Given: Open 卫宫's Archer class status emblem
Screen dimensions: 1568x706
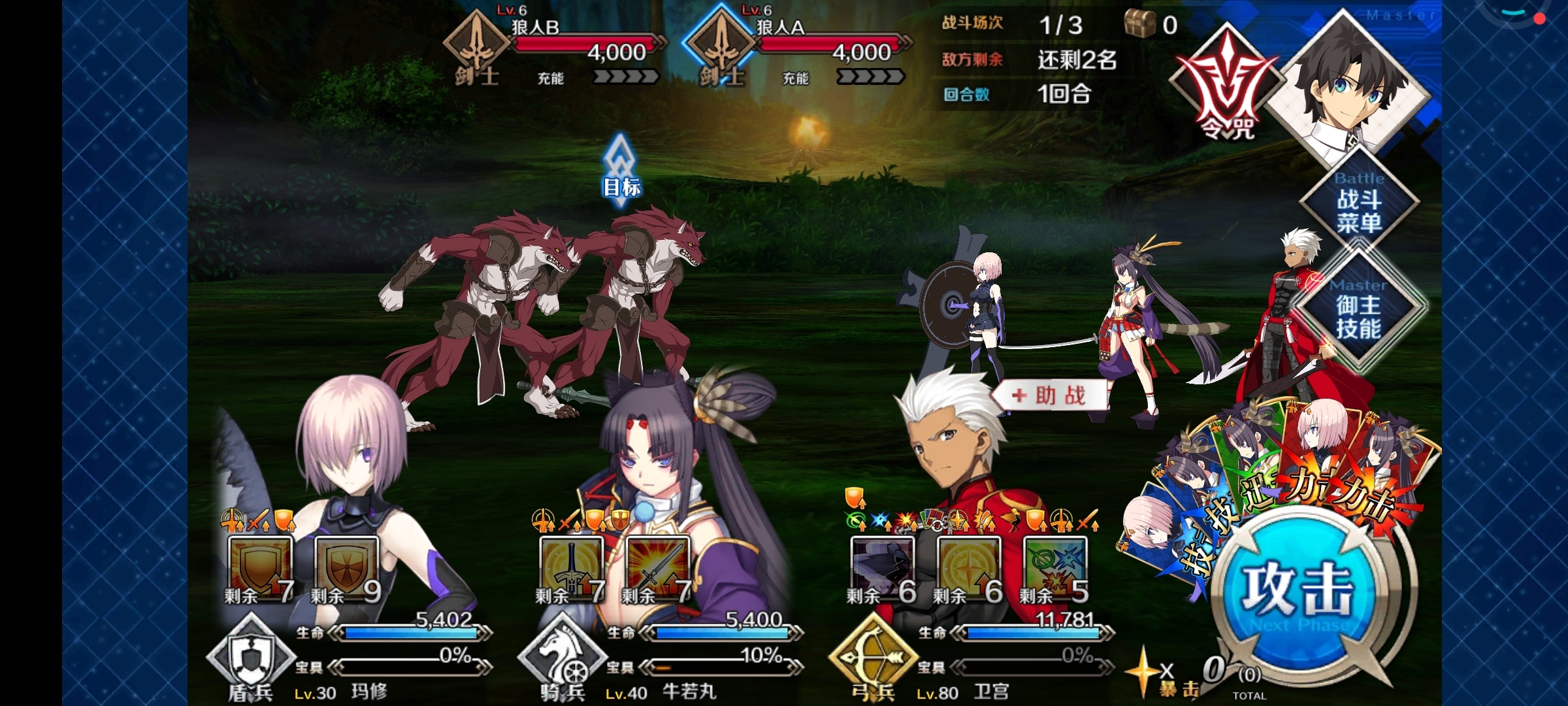Looking at the screenshot, I should (872, 657).
